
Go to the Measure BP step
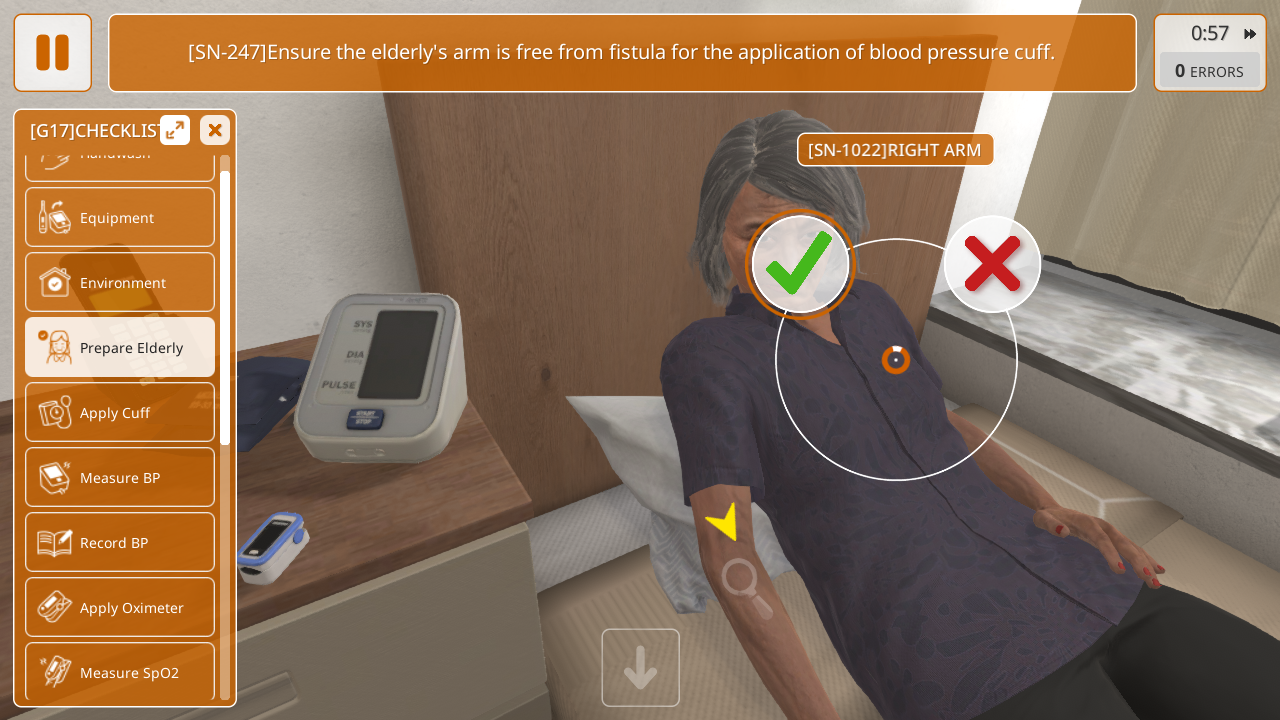coord(120,477)
